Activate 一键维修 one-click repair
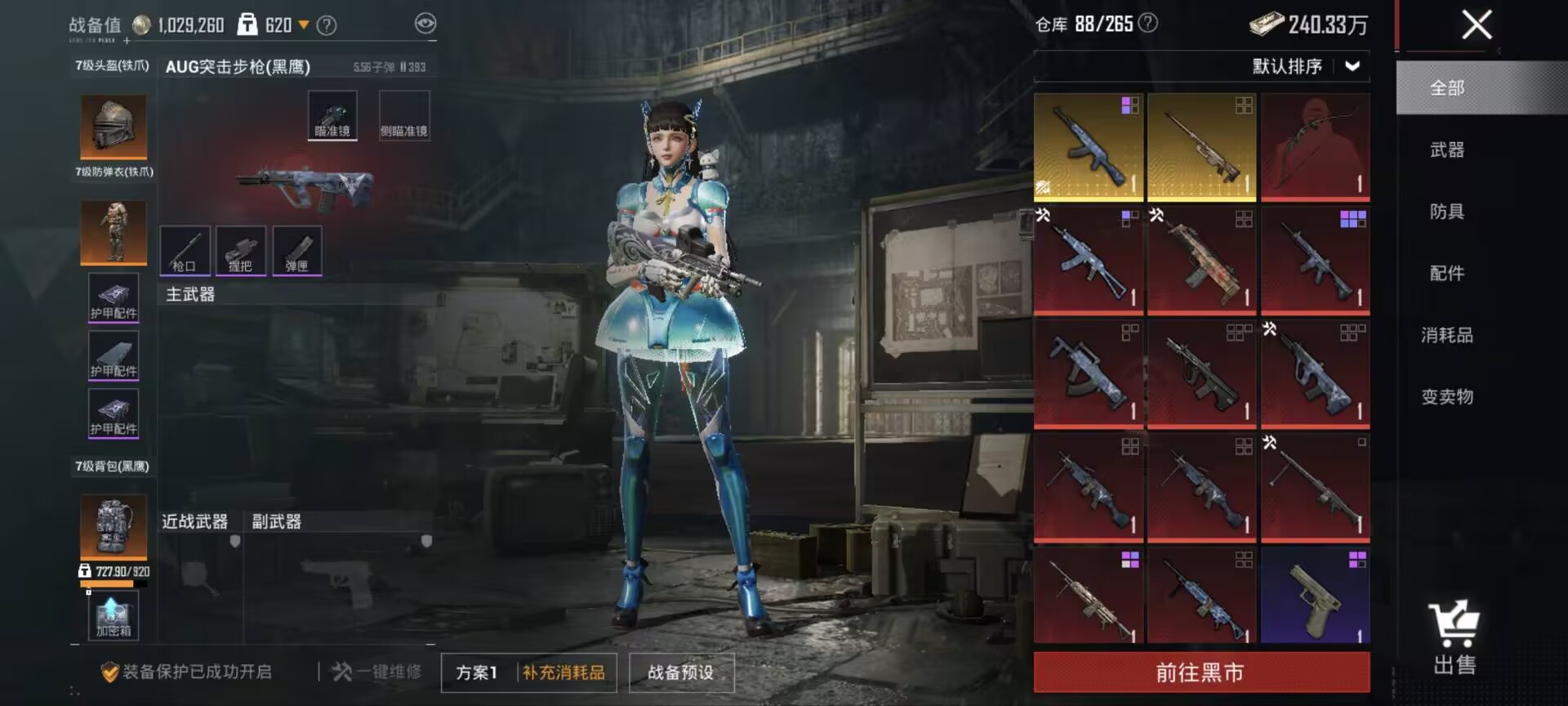Viewport: 1568px width, 706px height. [377, 672]
